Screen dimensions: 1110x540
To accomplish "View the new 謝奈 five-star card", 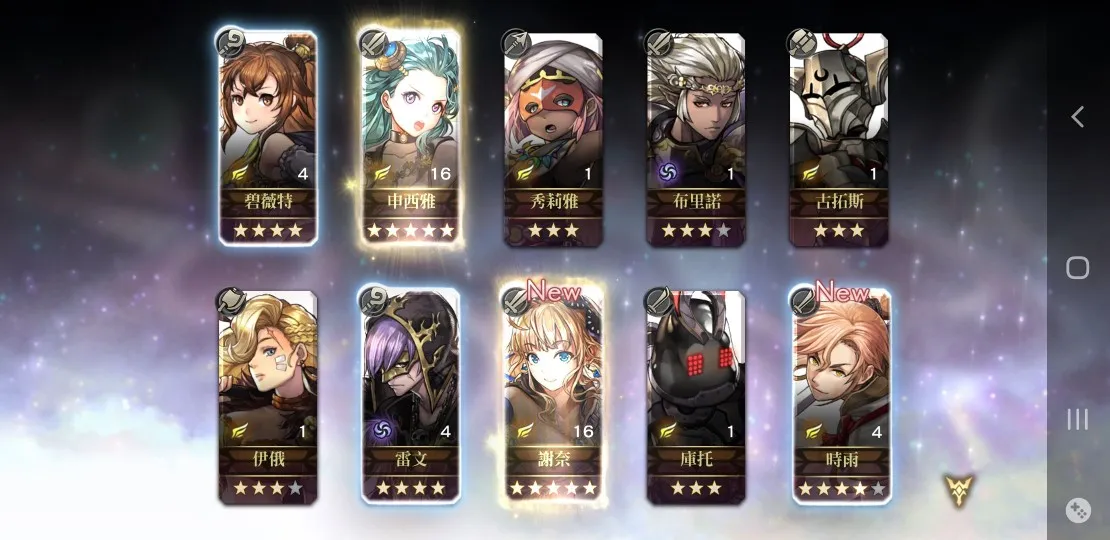I will [553, 396].
